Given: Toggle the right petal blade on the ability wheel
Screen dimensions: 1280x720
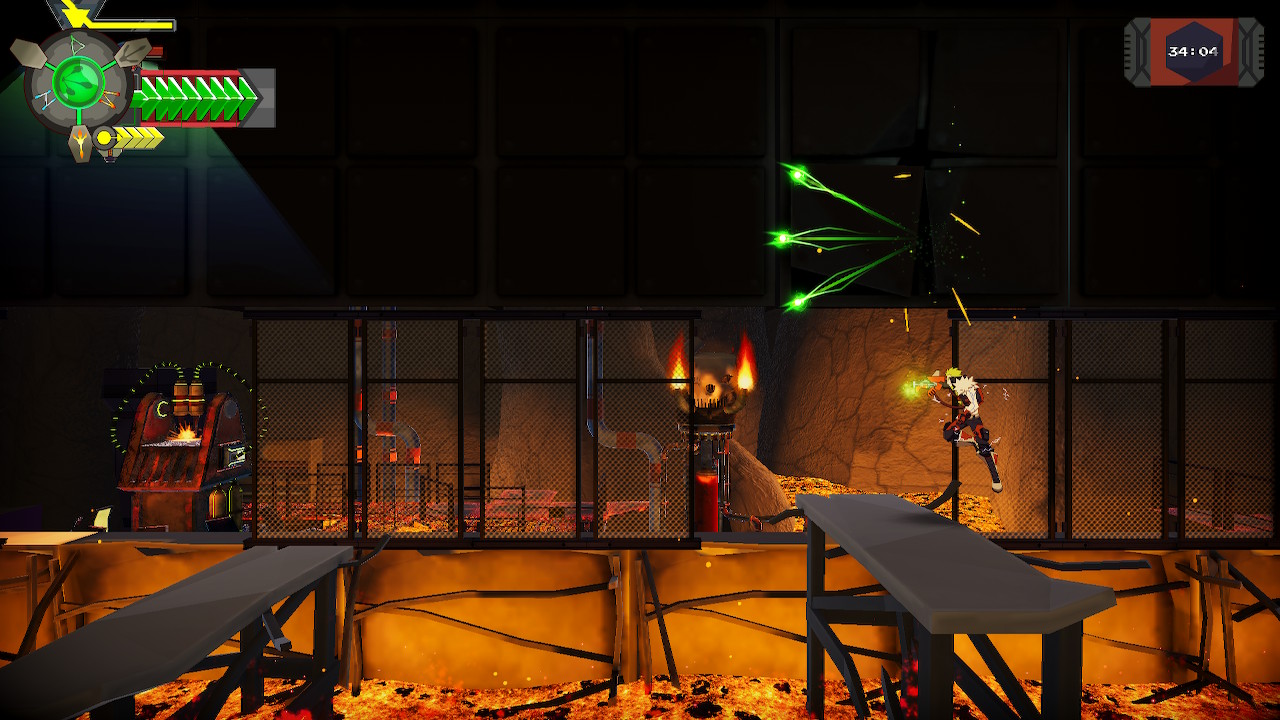Looking at the screenshot, I should (x=133, y=55).
